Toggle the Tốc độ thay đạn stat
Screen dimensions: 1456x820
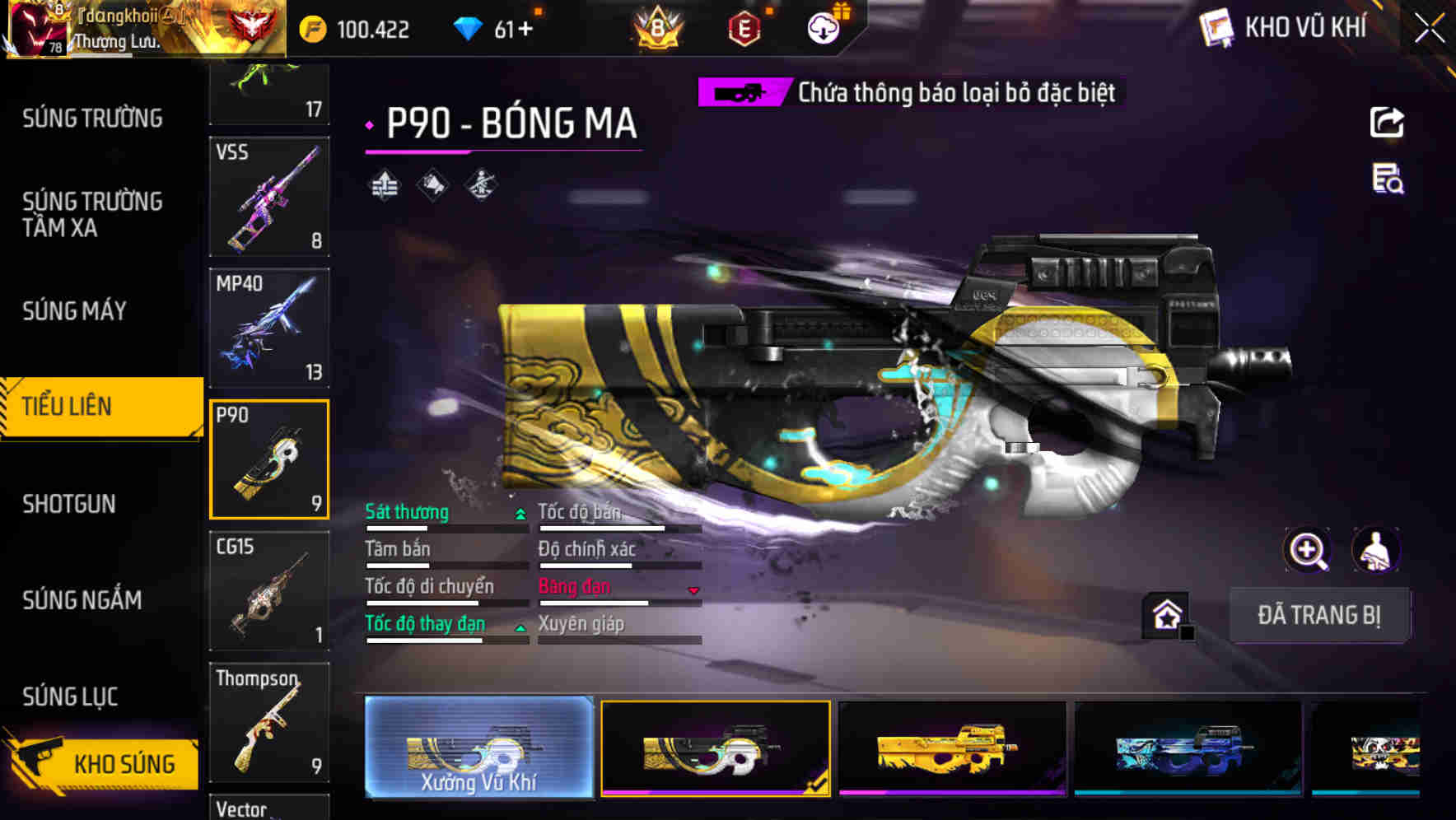(x=424, y=623)
